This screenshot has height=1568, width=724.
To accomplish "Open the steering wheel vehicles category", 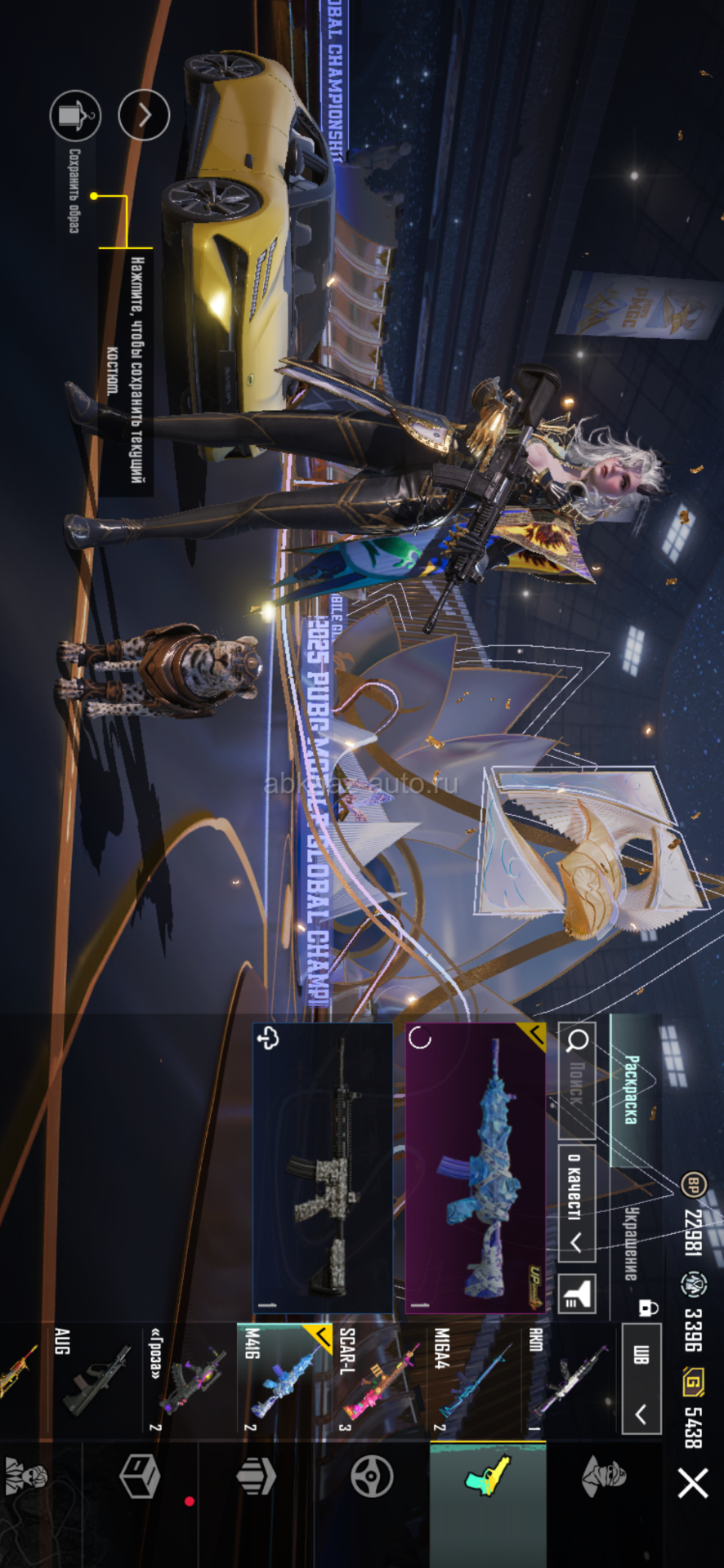I will [x=372, y=1477].
